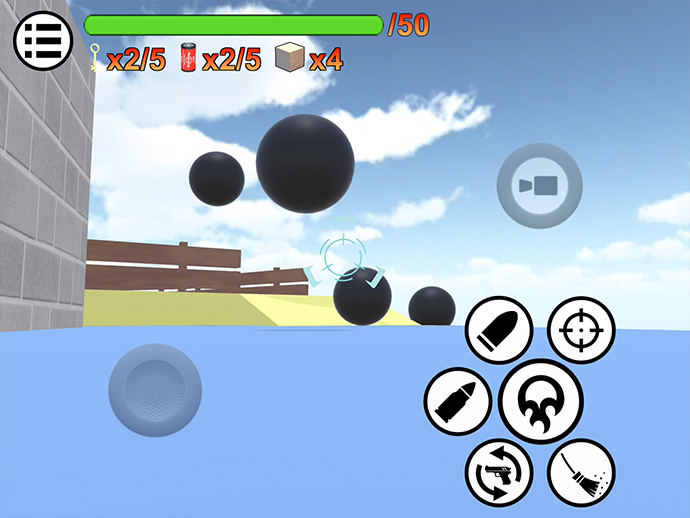Use the broom sweep button
The width and height of the screenshot is (690, 518).
click(581, 471)
